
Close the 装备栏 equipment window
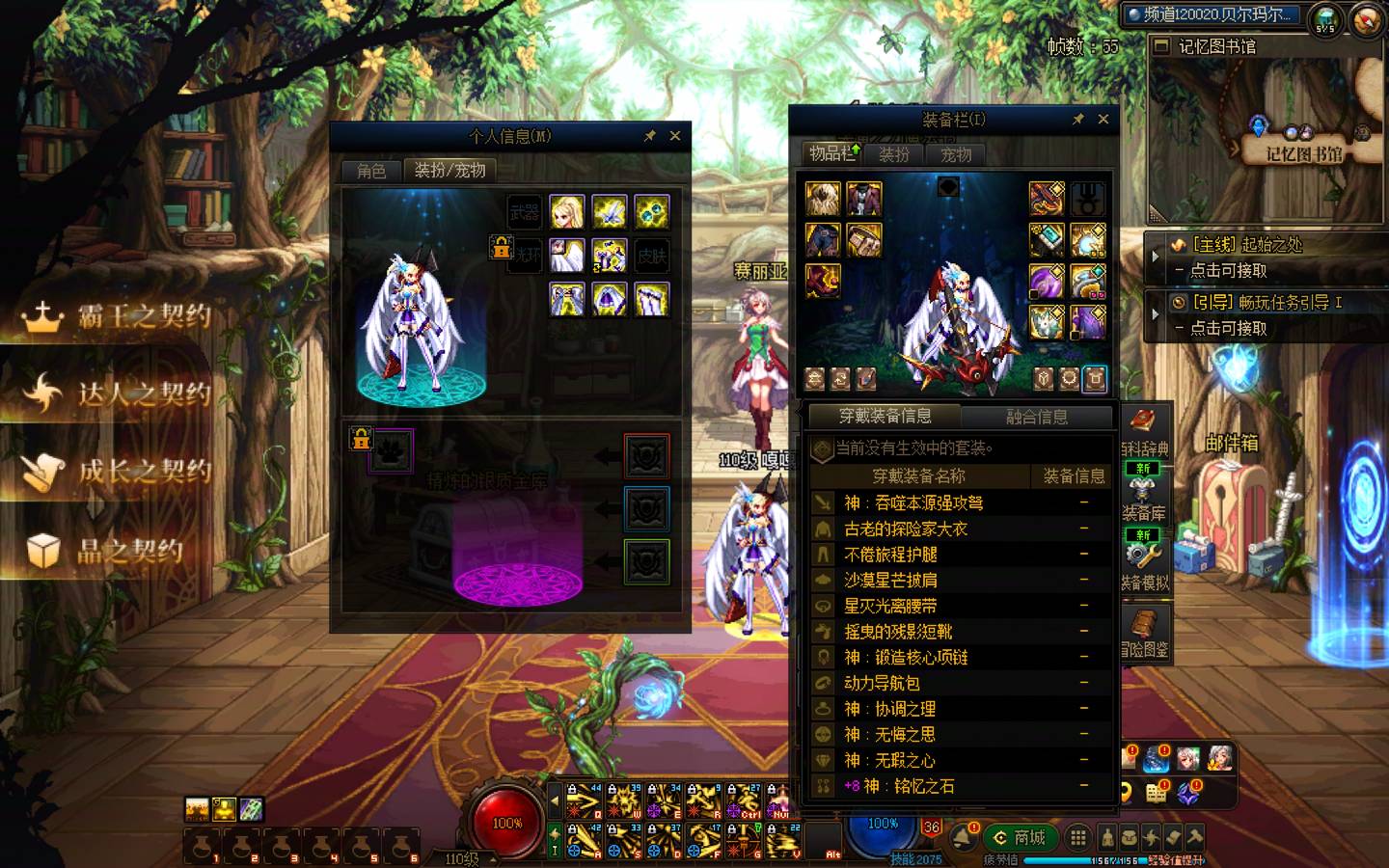tap(1103, 119)
